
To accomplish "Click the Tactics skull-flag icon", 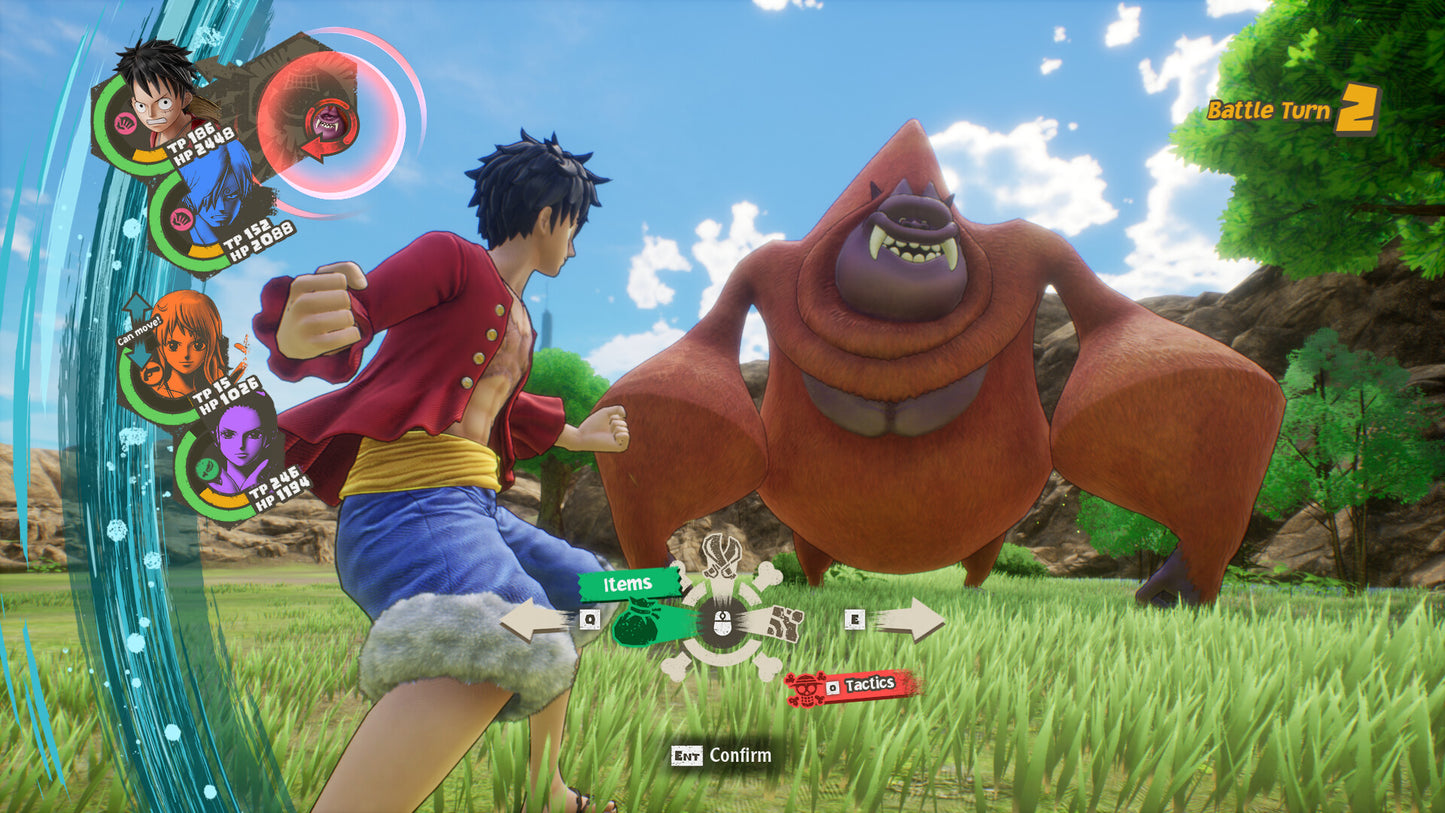I will coord(805,689).
